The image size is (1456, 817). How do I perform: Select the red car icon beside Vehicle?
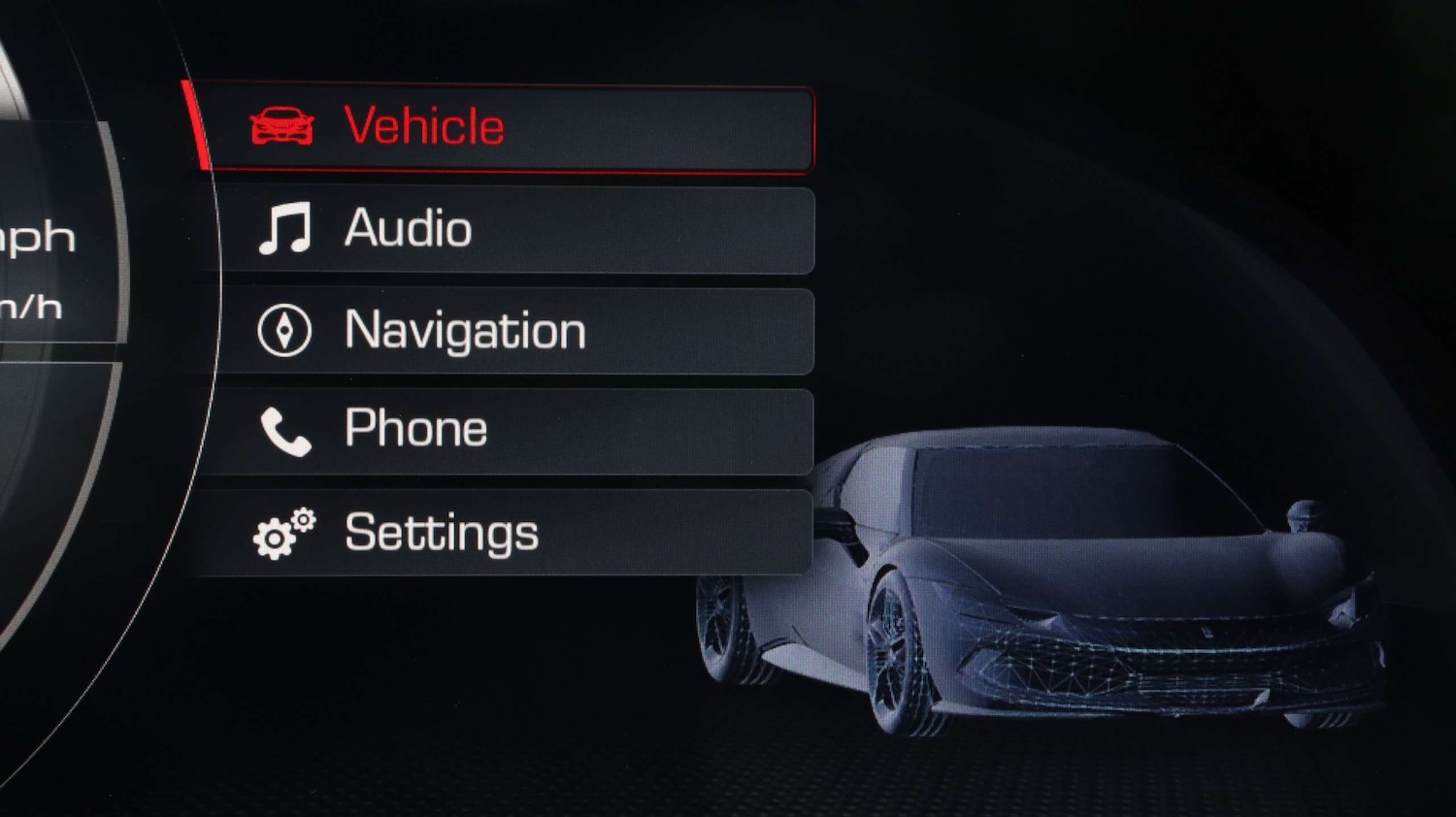pos(281,124)
